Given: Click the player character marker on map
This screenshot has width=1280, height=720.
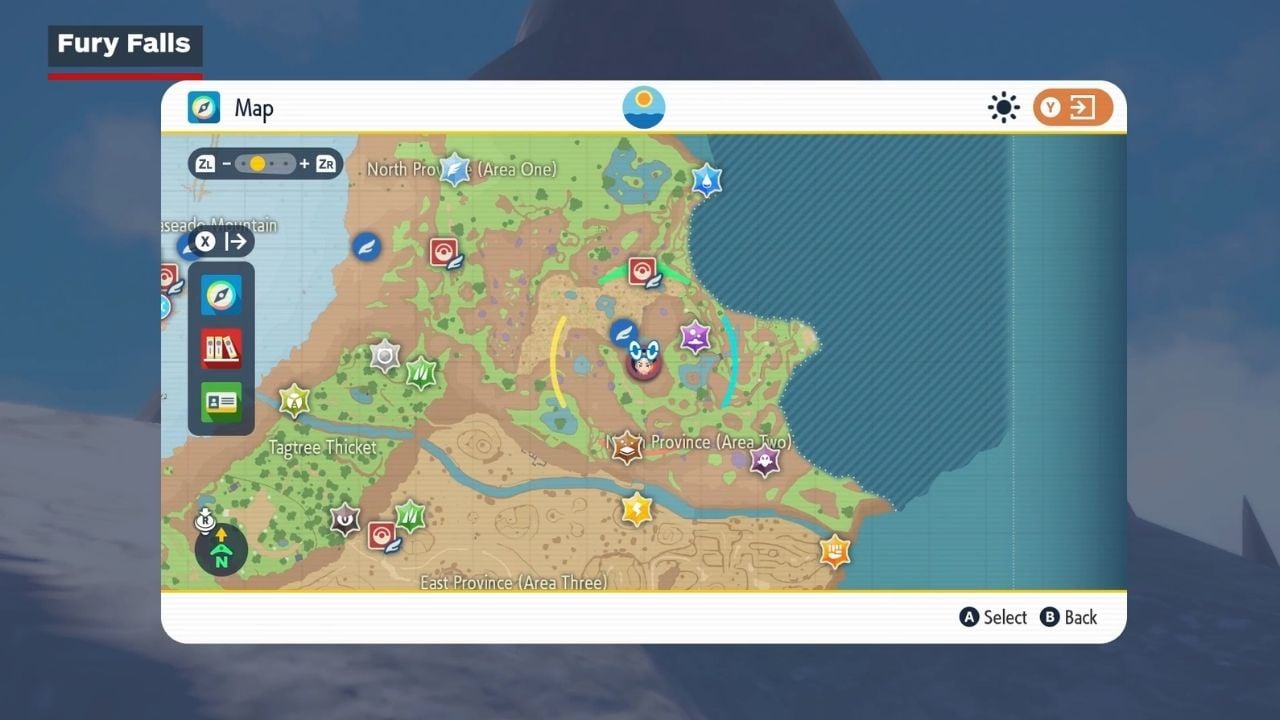Looking at the screenshot, I should [644, 362].
